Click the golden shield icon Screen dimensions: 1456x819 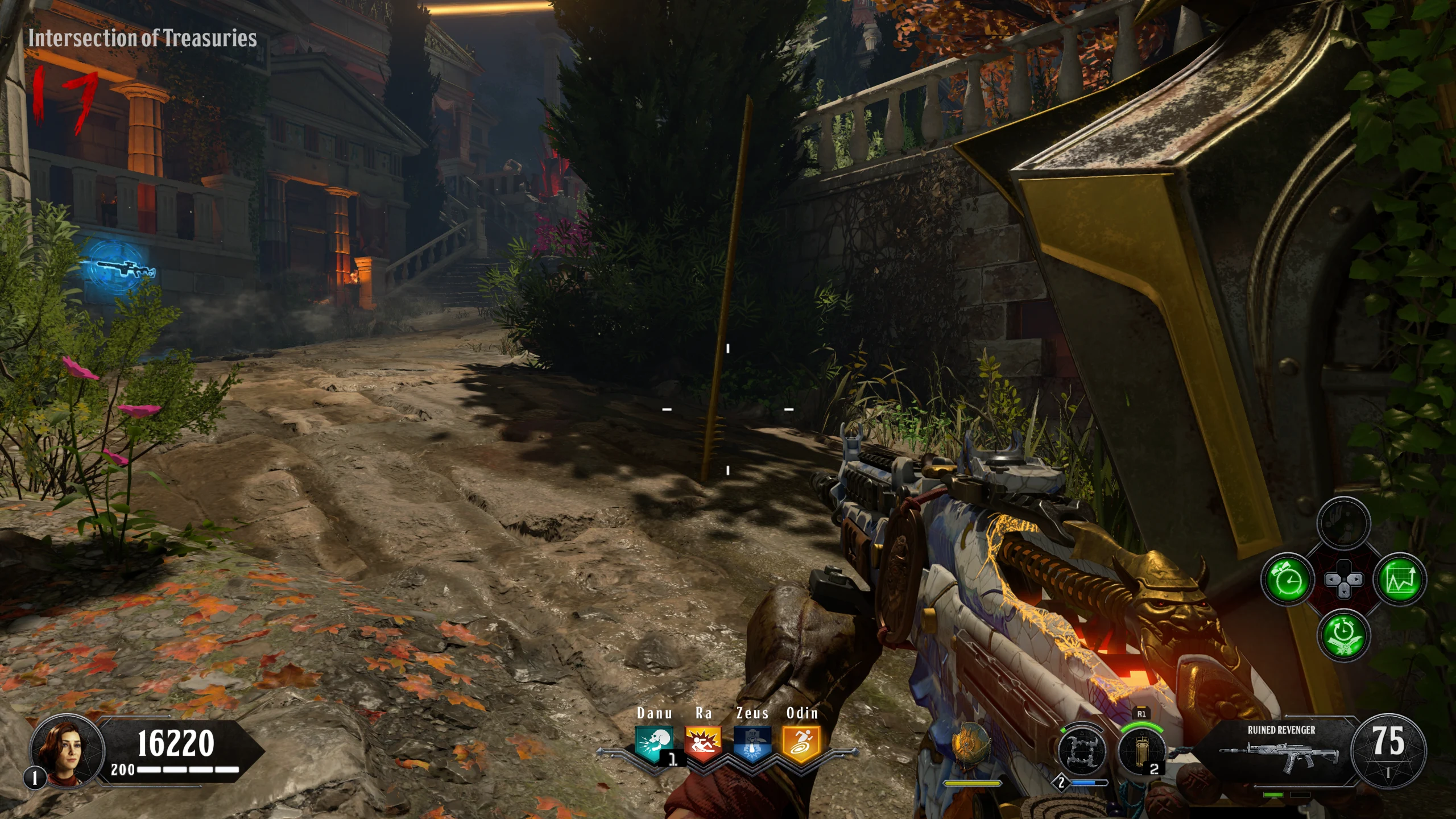tap(971, 746)
